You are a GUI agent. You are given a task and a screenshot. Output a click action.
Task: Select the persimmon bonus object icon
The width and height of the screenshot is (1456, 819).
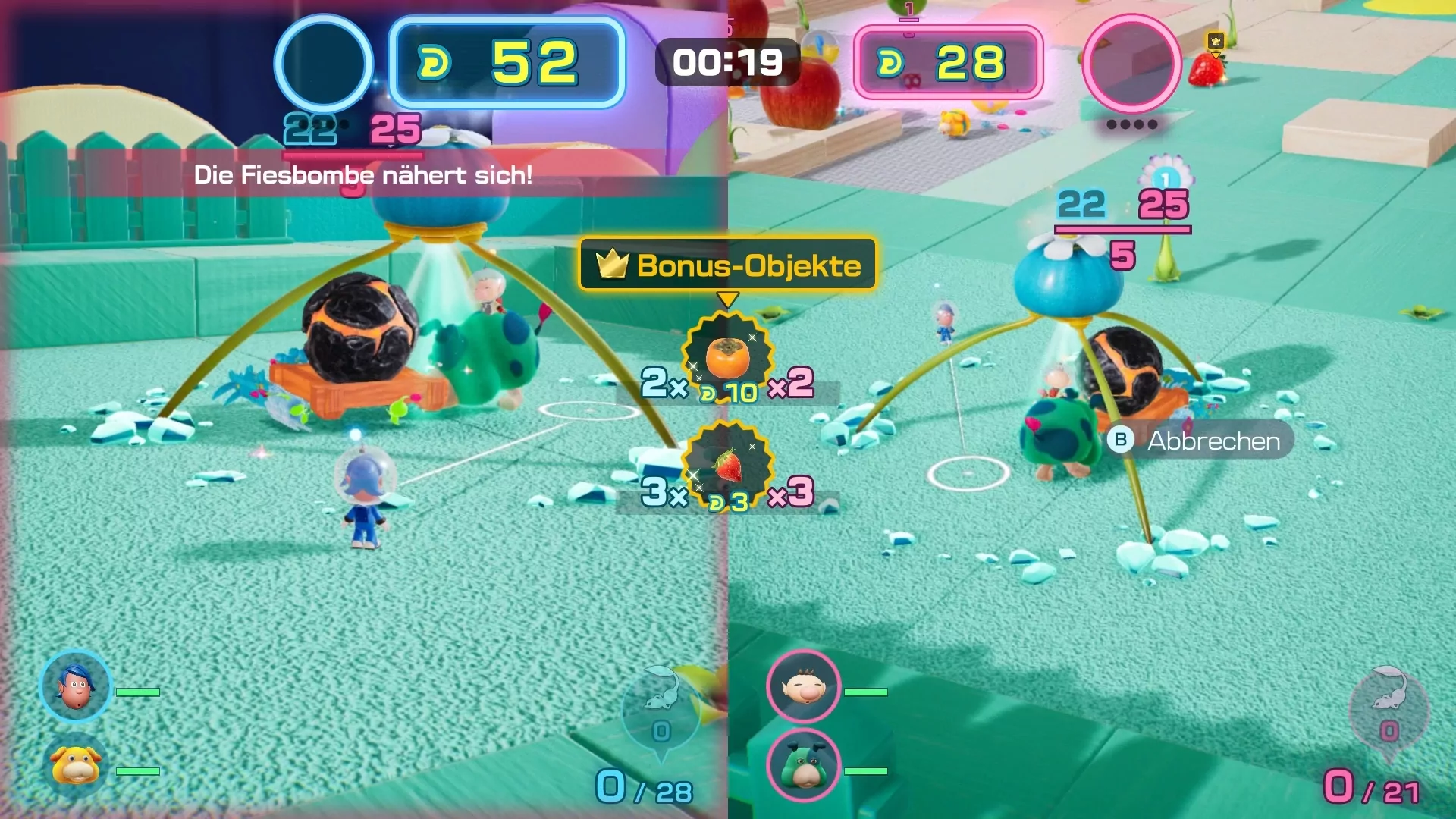tap(727, 356)
